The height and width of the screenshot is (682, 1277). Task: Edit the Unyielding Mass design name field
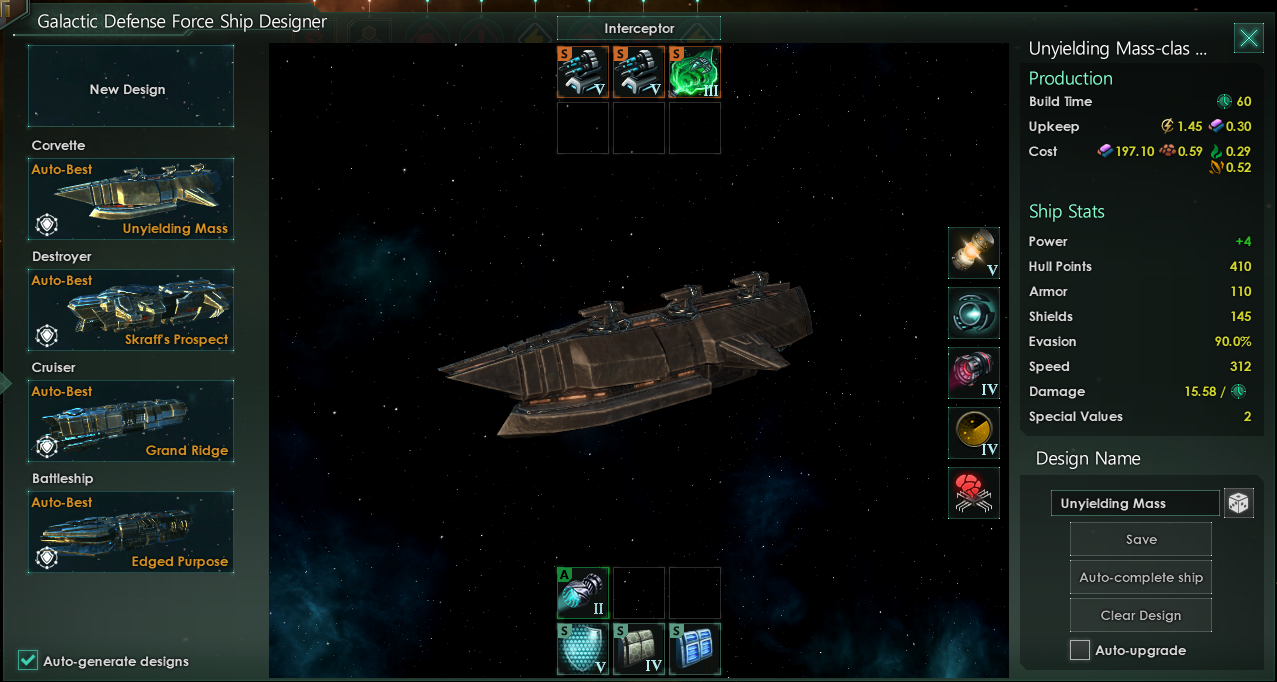click(1135, 503)
